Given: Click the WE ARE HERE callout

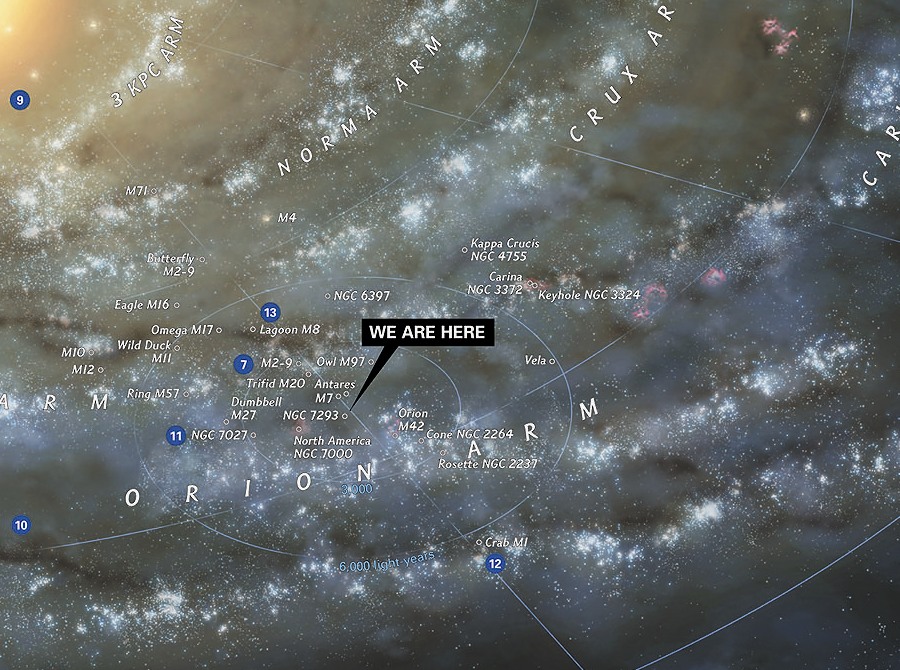Looking at the screenshot, I should [427, 333].
